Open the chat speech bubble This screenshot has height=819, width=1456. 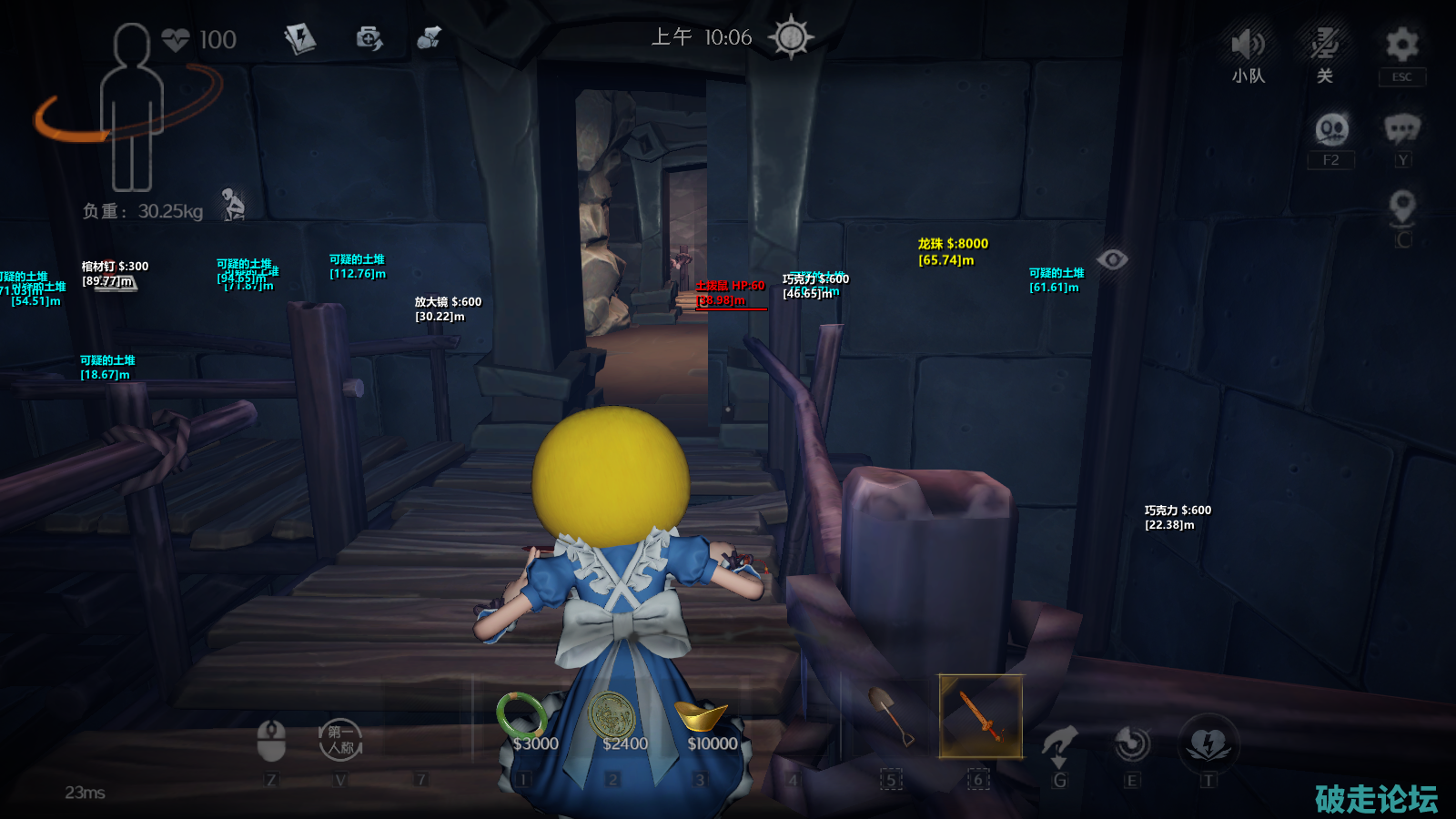(1401, 129)
